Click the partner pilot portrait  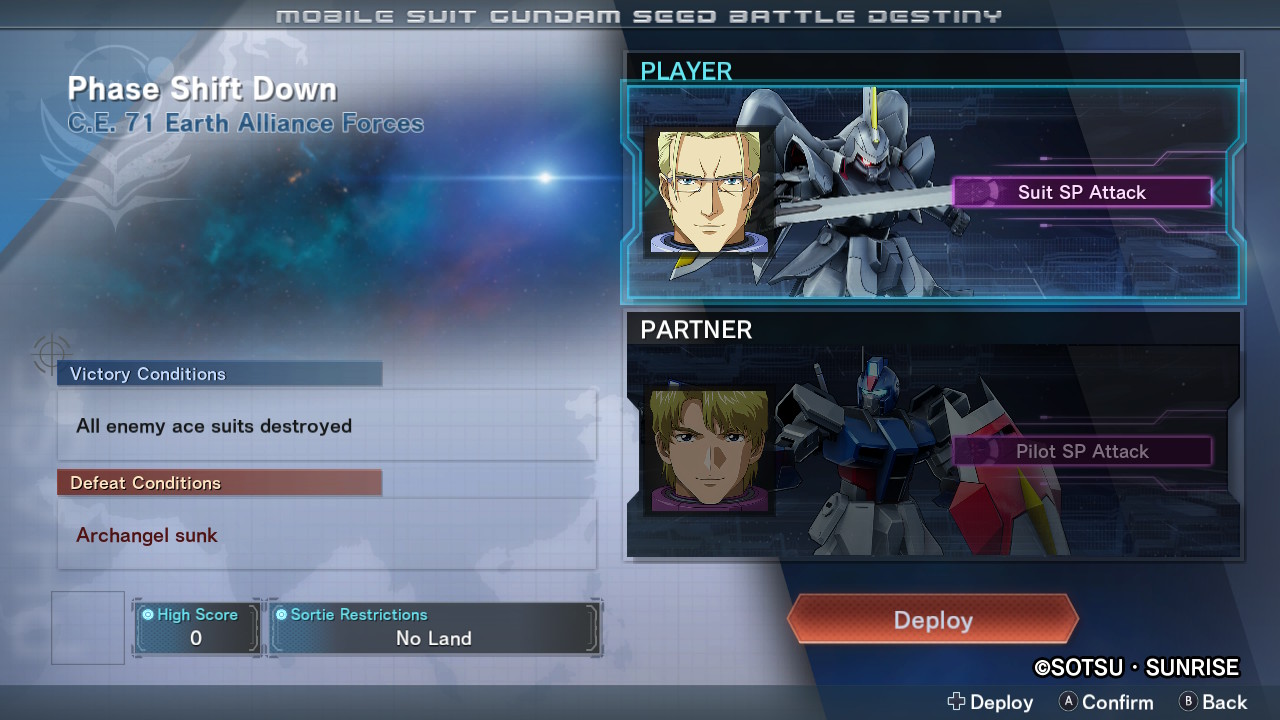[709, 451]
